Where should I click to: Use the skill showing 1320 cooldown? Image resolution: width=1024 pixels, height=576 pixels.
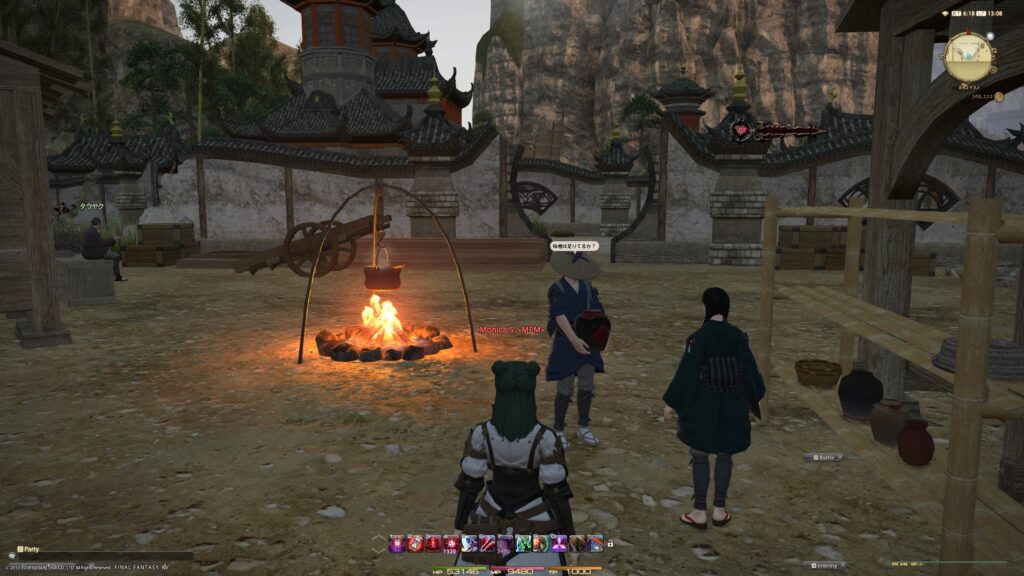(450, 543)
